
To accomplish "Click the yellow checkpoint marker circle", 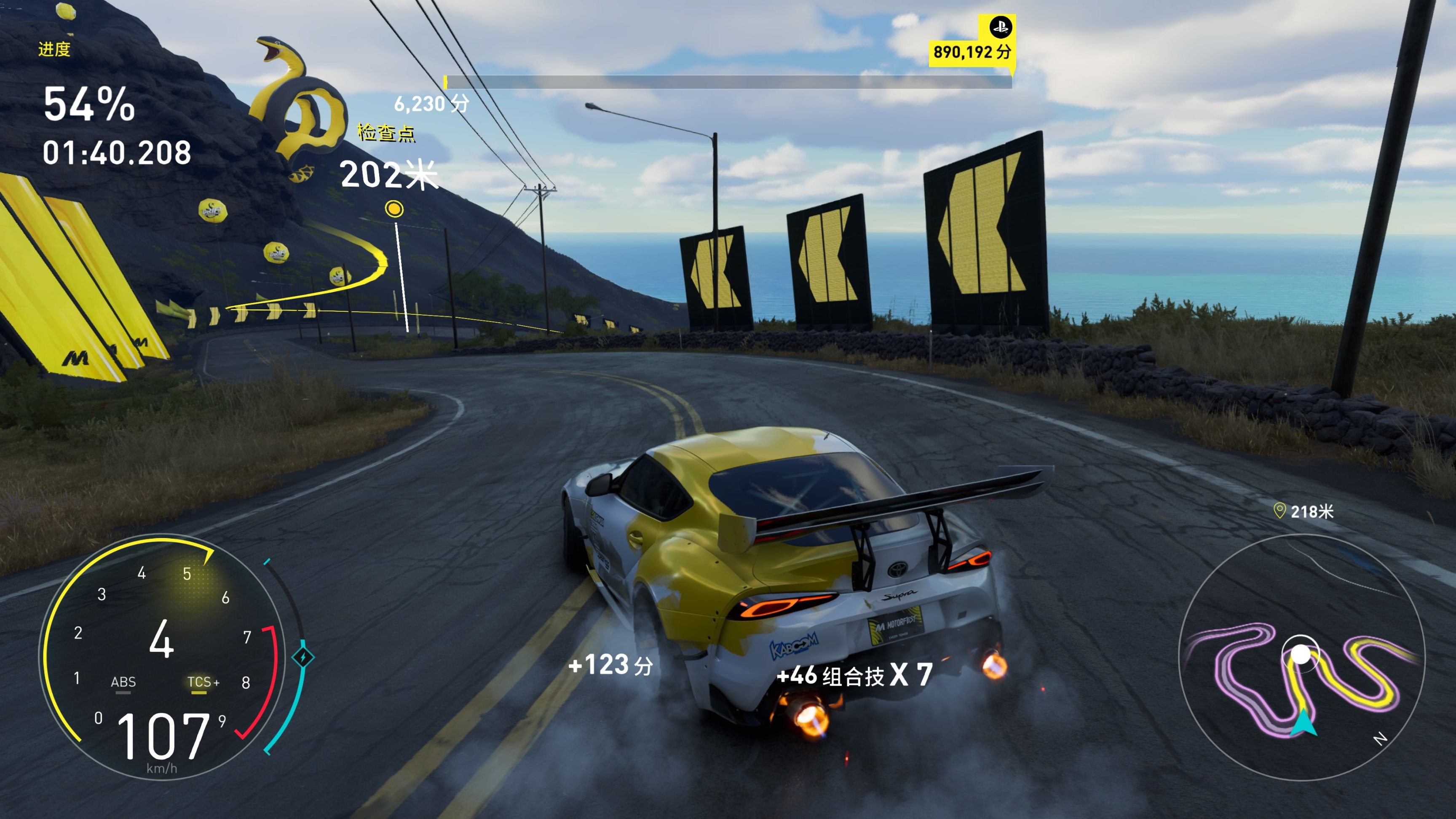I will pos(394,209).
